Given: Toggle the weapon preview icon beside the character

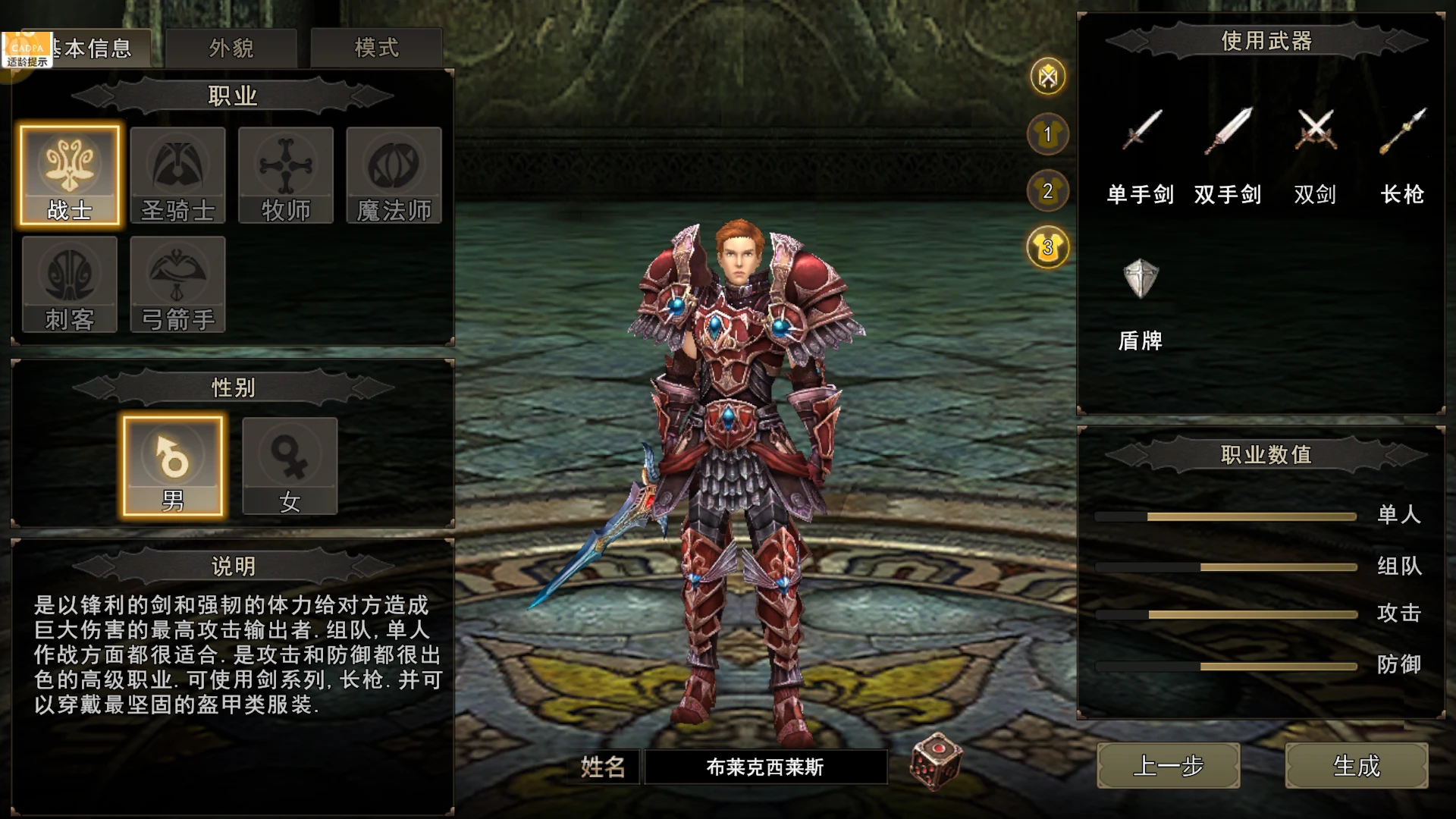Looking at the screenshot, I should pos(1047,74).
